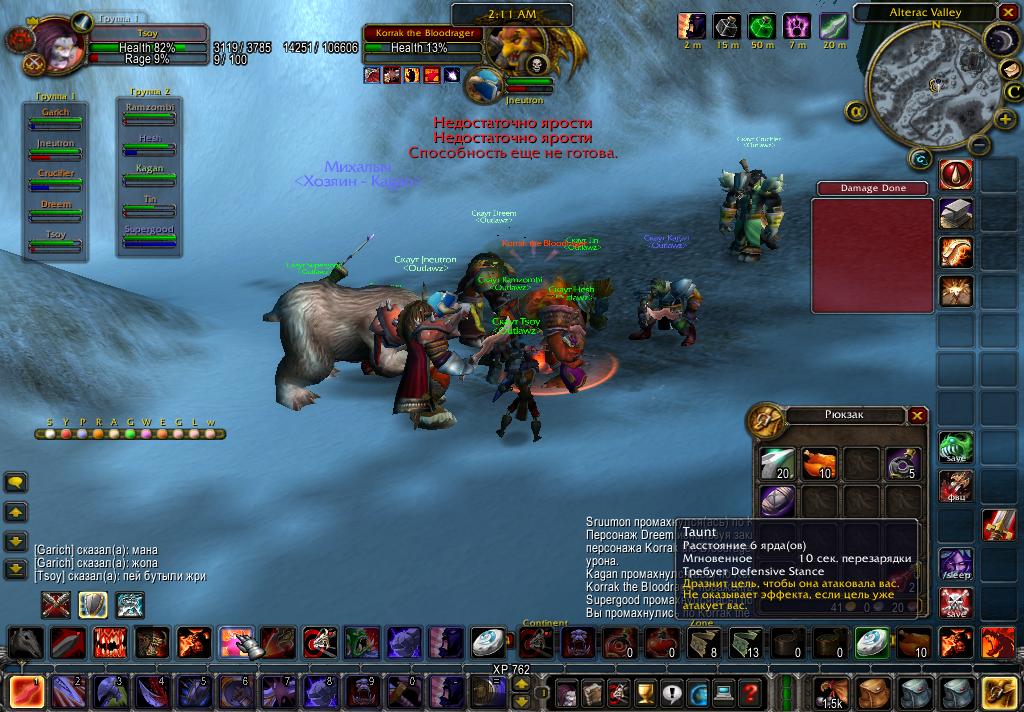The width and height of the screenshot is (1024, 712).
Task: Click the green crystal buff with 50 m
Action: 762,27
